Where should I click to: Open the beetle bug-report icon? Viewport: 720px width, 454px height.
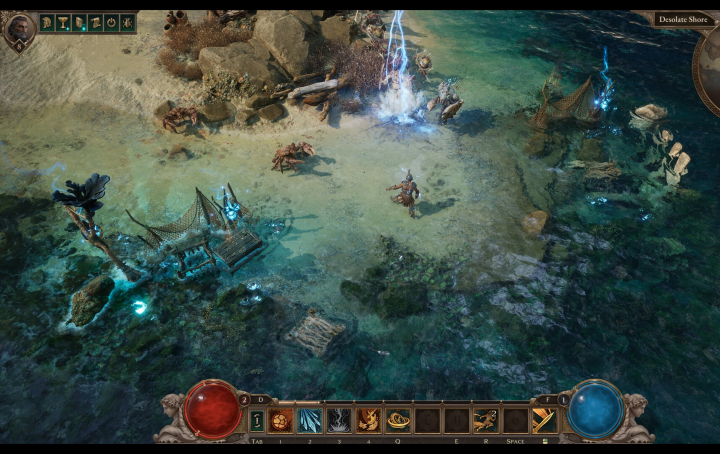[127, 22]
